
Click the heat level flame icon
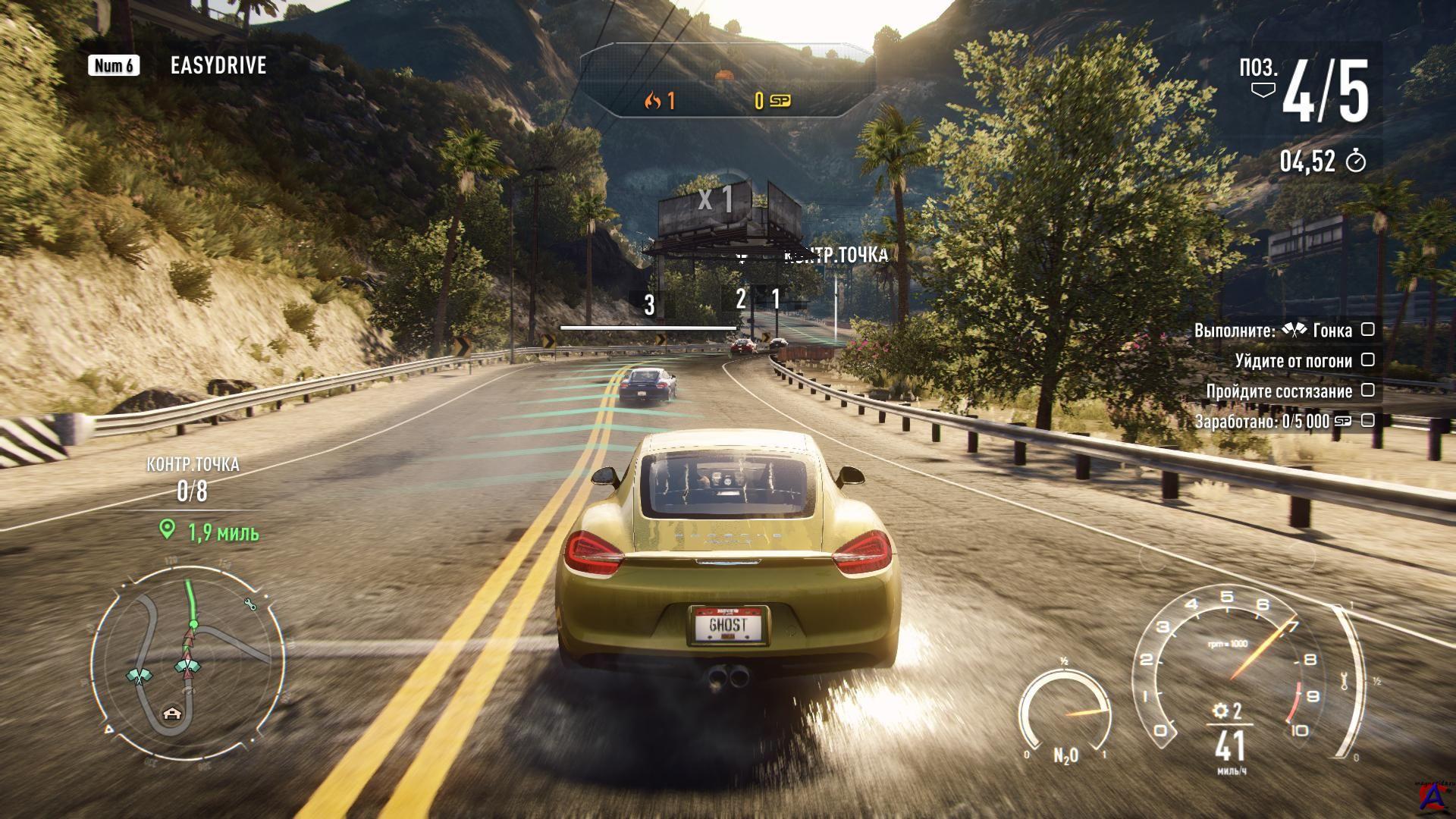[652, 101]
